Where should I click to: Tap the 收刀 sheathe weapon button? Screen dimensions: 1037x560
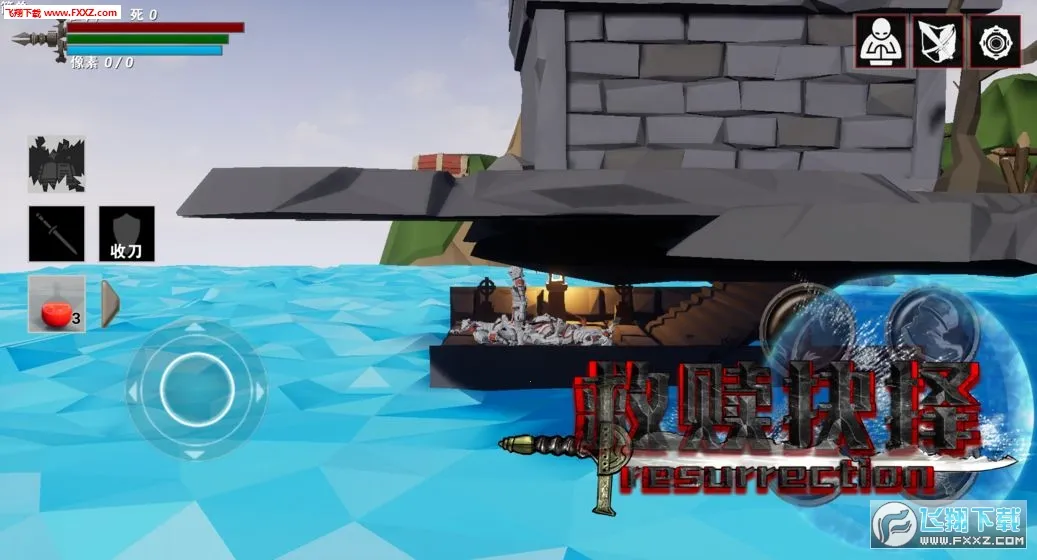pyautogui.click(x=127, y=234)
